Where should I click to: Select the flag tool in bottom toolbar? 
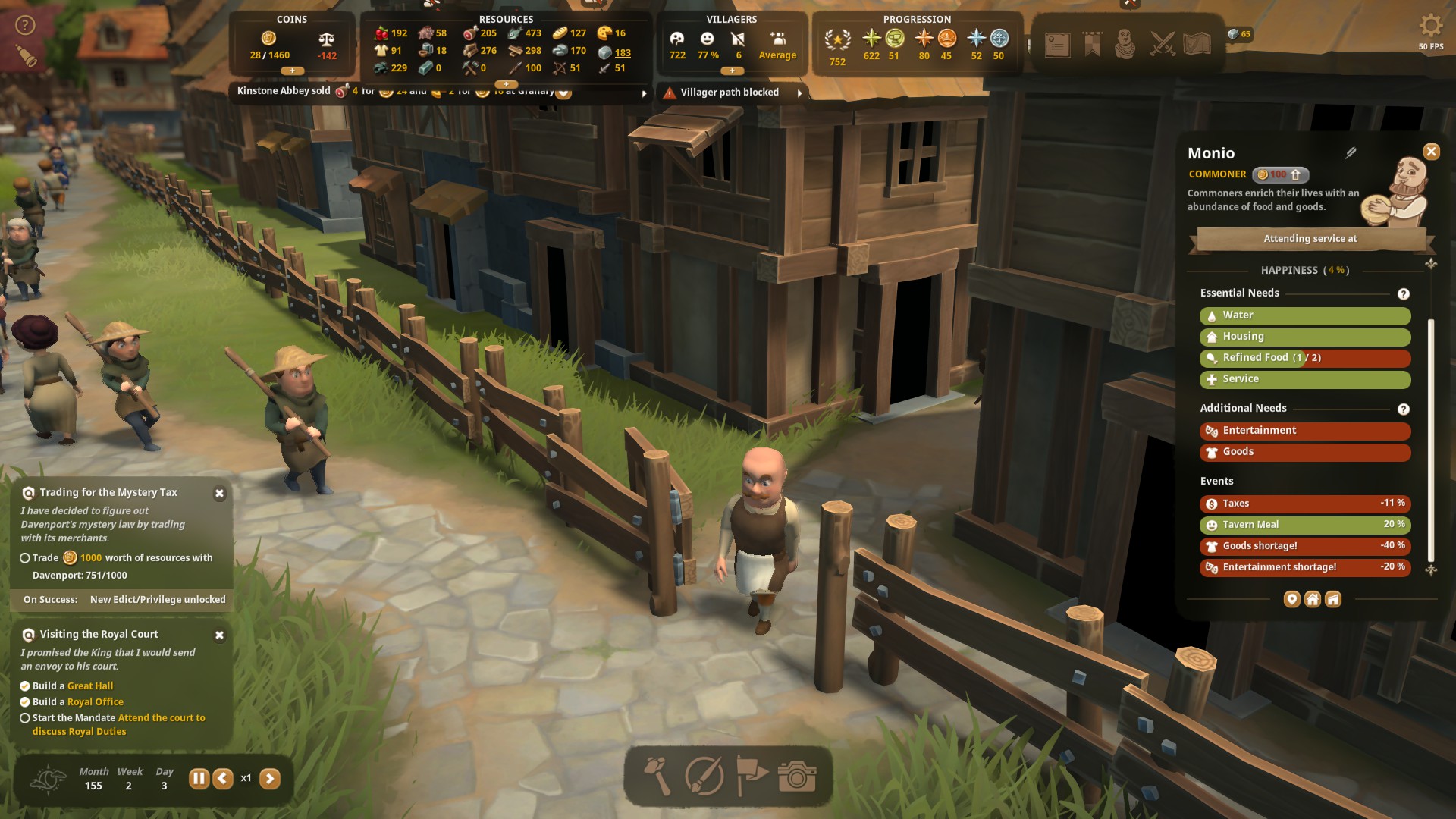pos(752,776)
